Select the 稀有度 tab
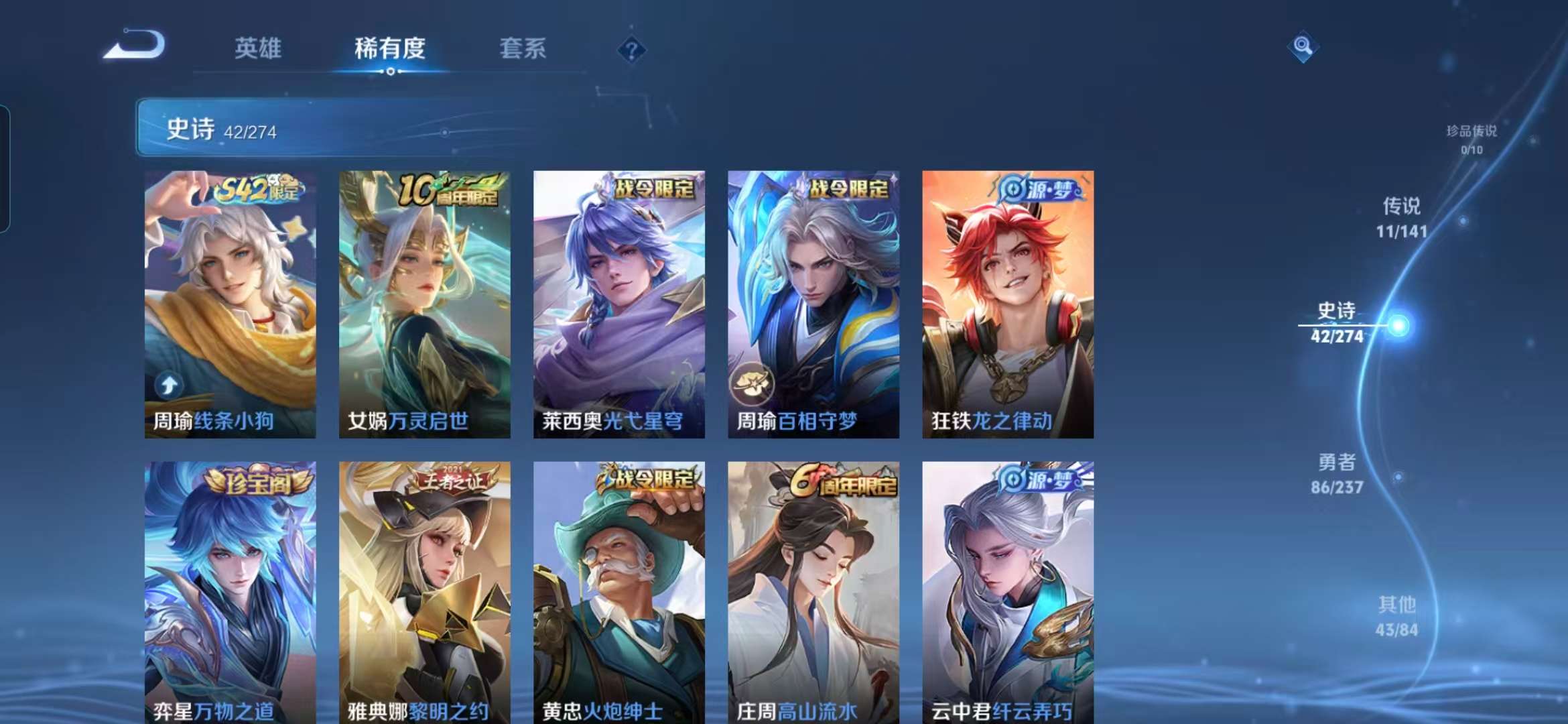The width and height of the screenshot is (1568, 724). (389, 48)
